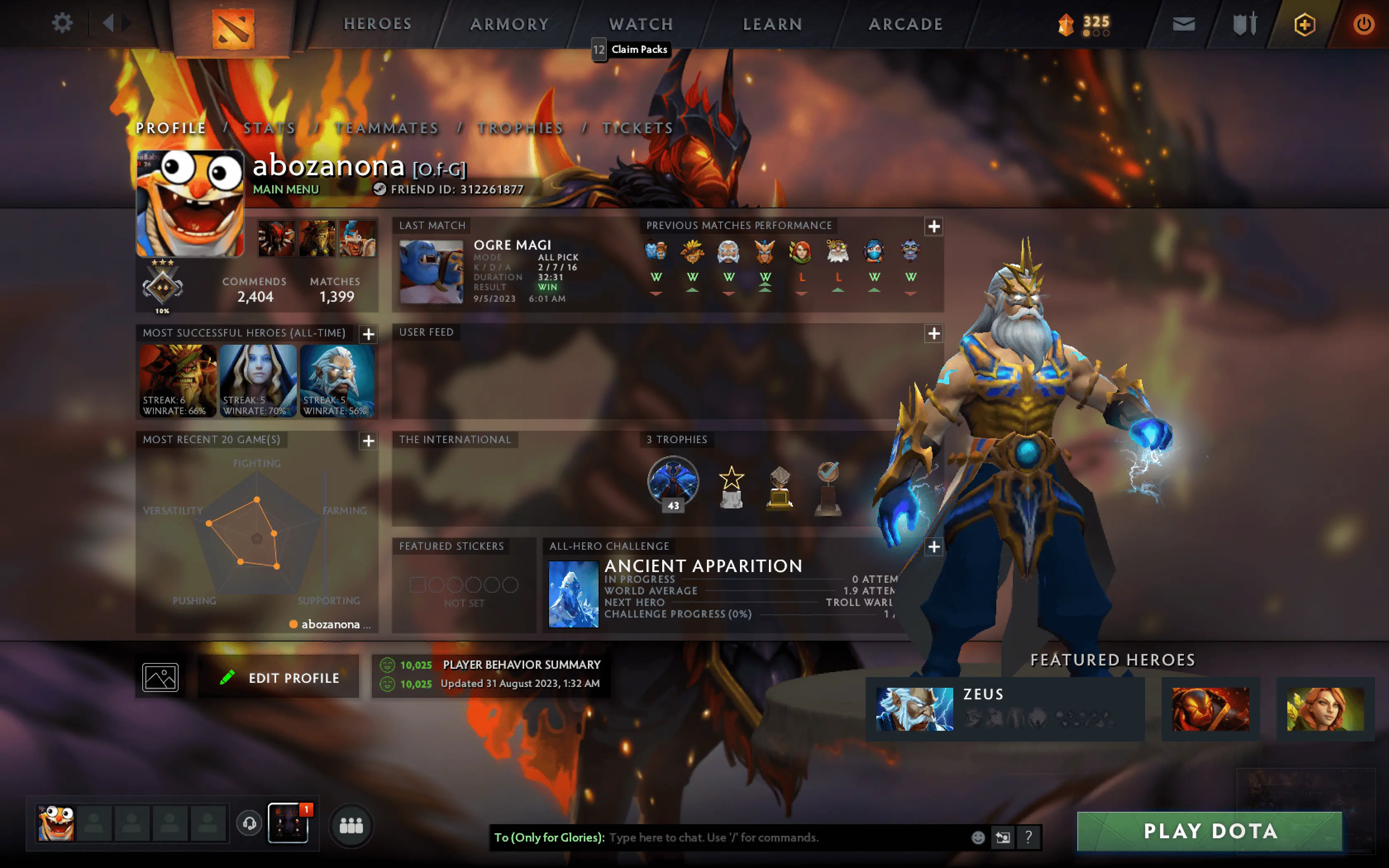Open the settings gear menu
Viewport: 1389px width, 868px height.
point(62,24)
